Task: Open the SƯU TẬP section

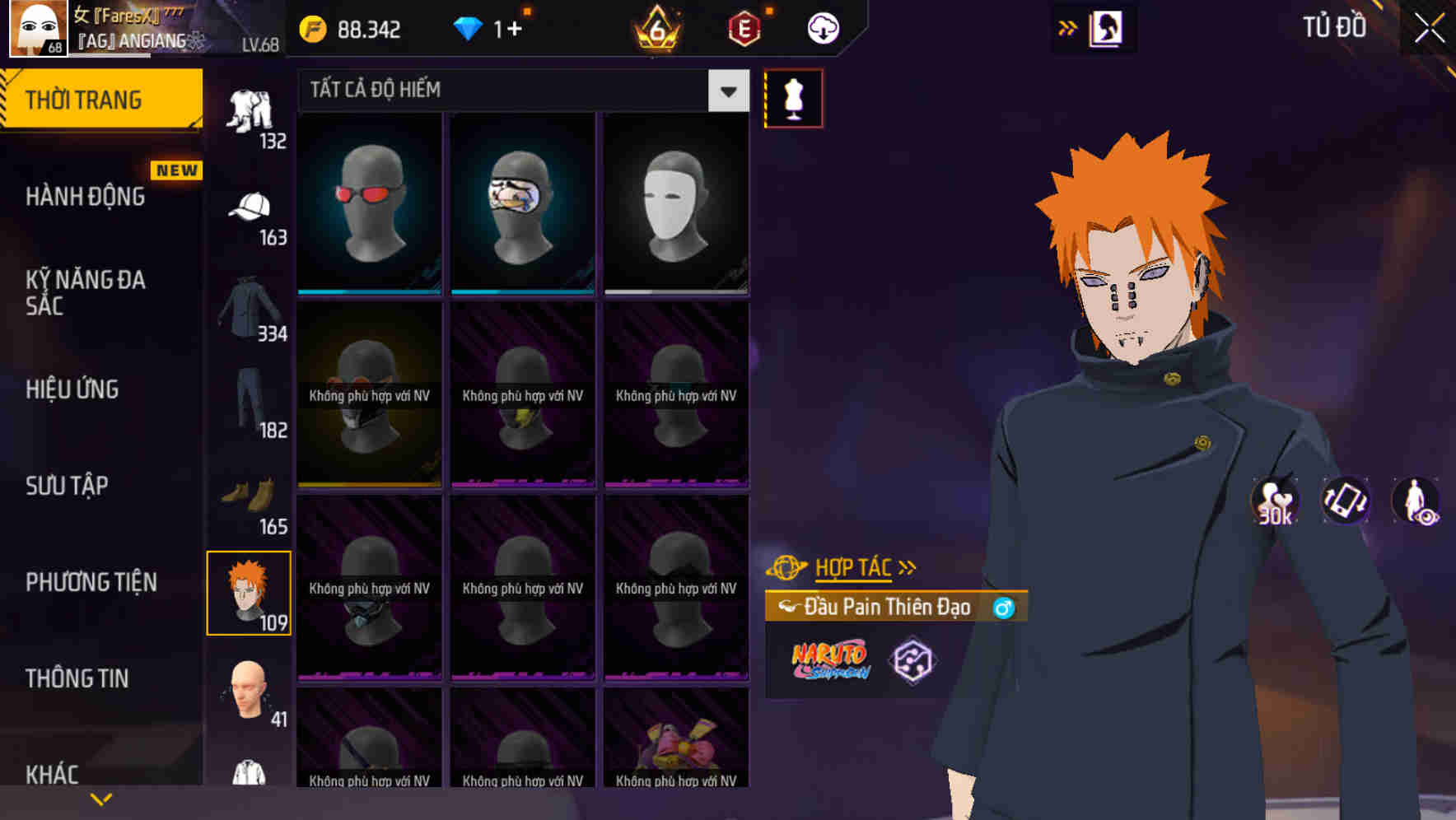Action: 66,486
